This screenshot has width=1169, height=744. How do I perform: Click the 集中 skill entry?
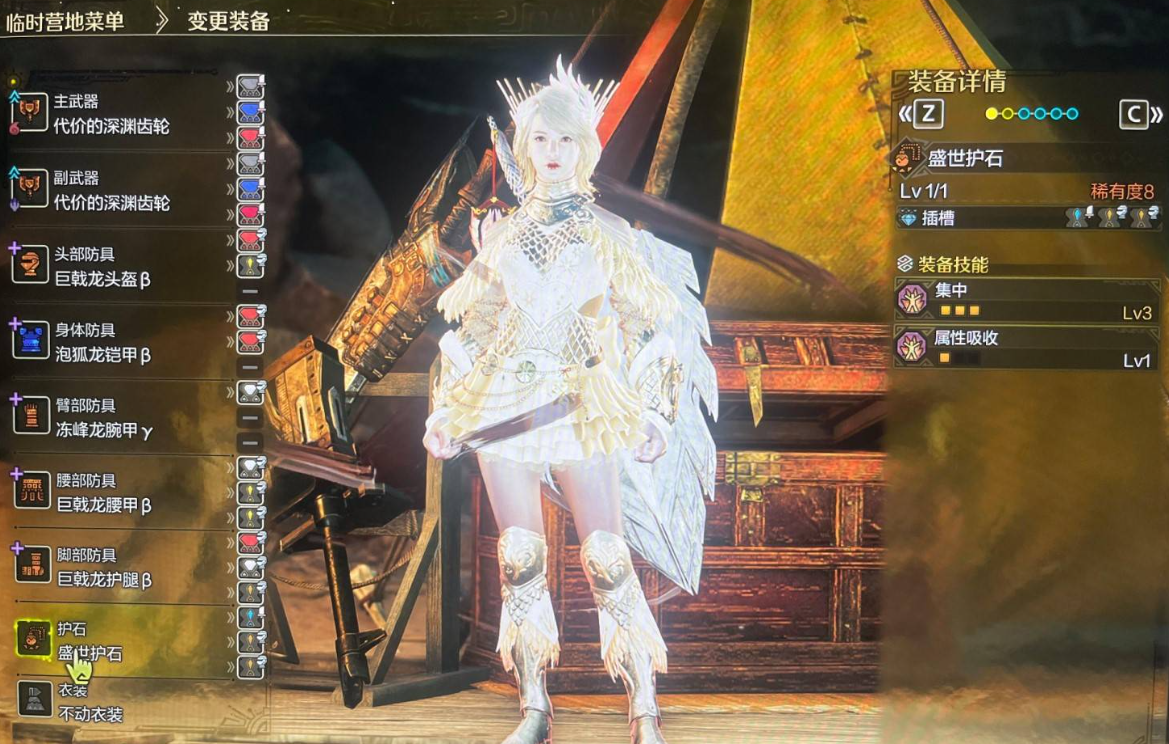coord(1027,300)
